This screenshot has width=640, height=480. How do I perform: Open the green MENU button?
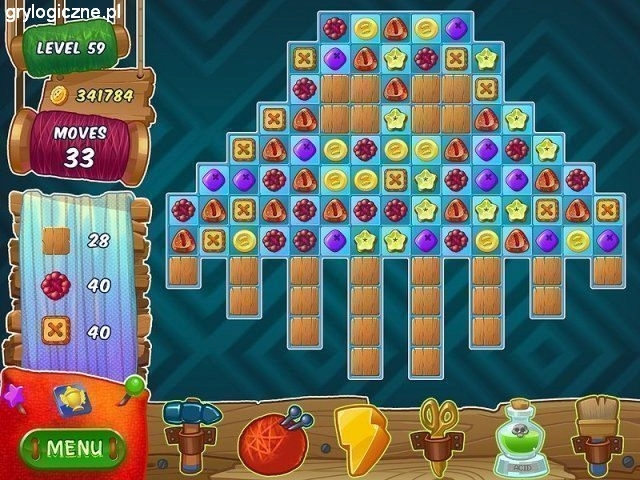[73, 447]
